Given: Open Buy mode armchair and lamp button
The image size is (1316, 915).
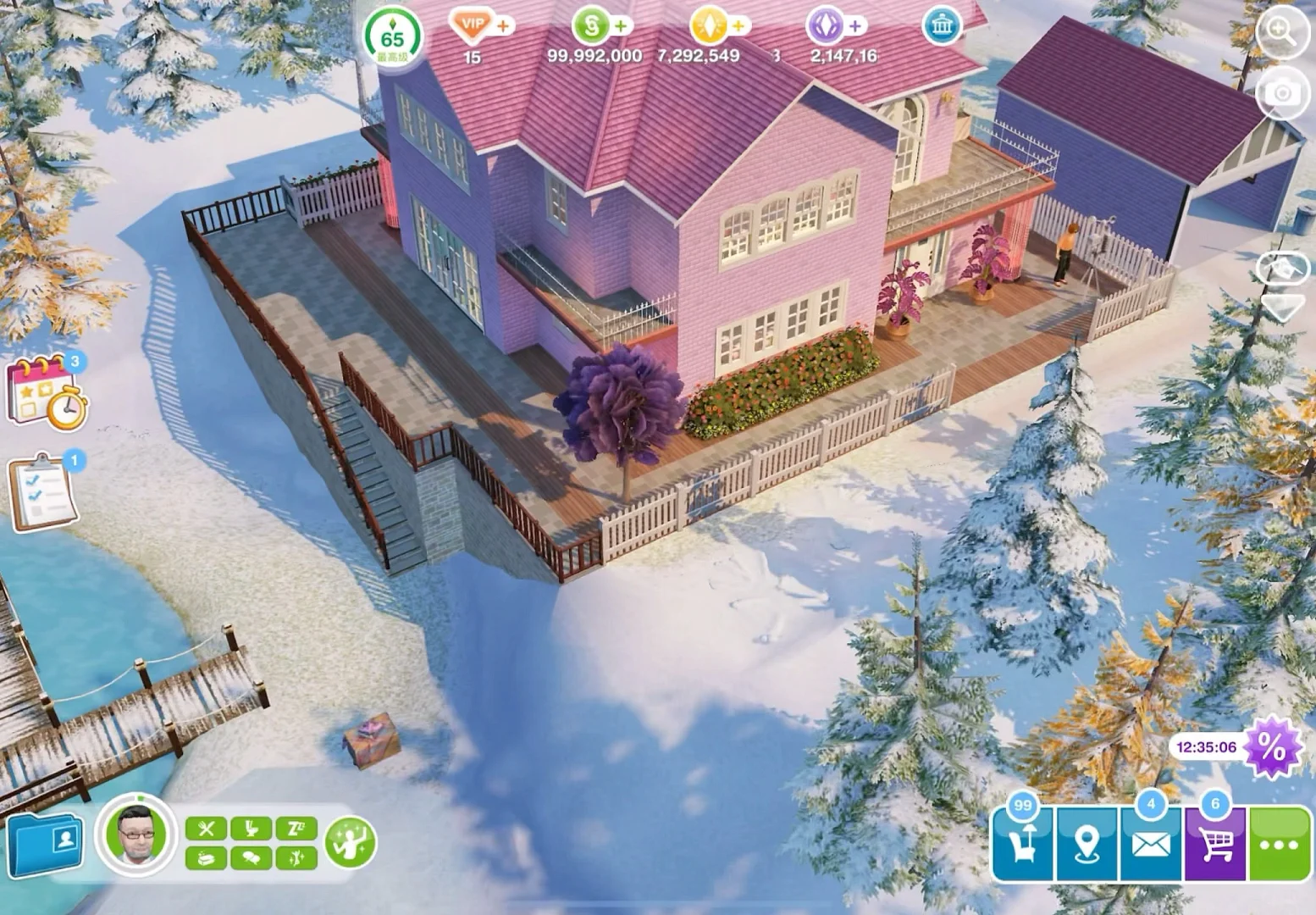Looking at the screenshot, I should (x=1023, y=843).
